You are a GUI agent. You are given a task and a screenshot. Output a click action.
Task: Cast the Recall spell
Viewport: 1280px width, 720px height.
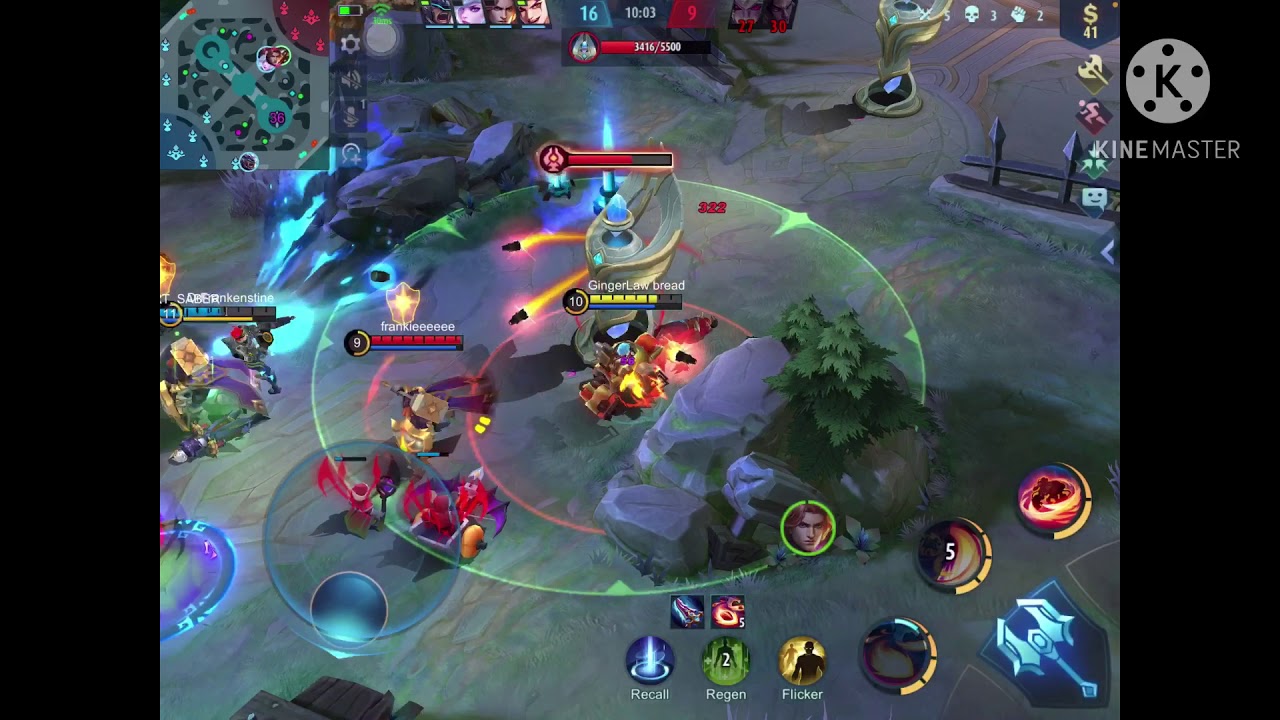coord(650,661)
